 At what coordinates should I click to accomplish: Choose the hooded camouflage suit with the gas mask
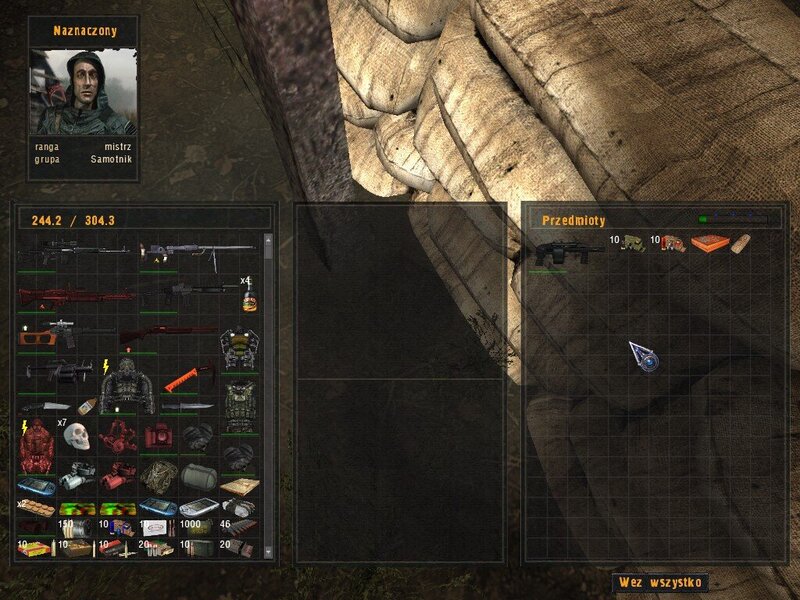click(x=127, y=385)
